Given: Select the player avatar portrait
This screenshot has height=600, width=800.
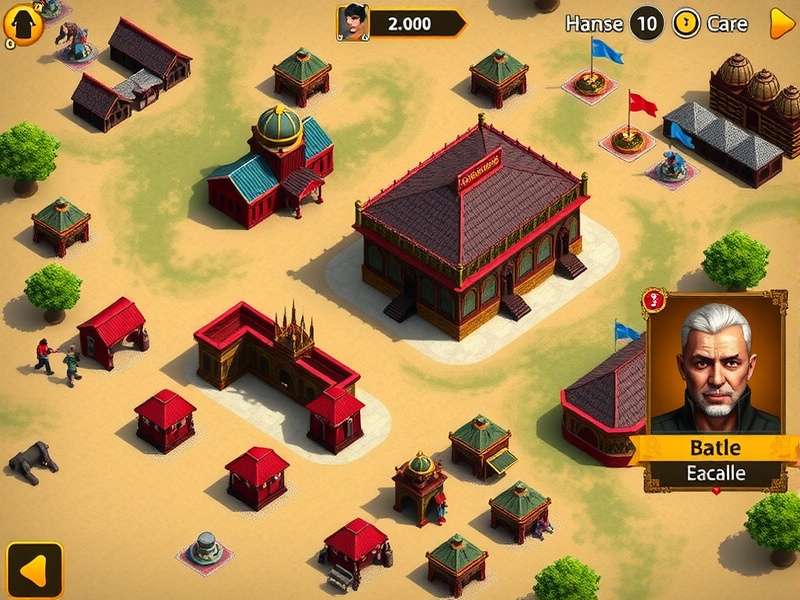Looking at the screenshot, I should [352, 22].
